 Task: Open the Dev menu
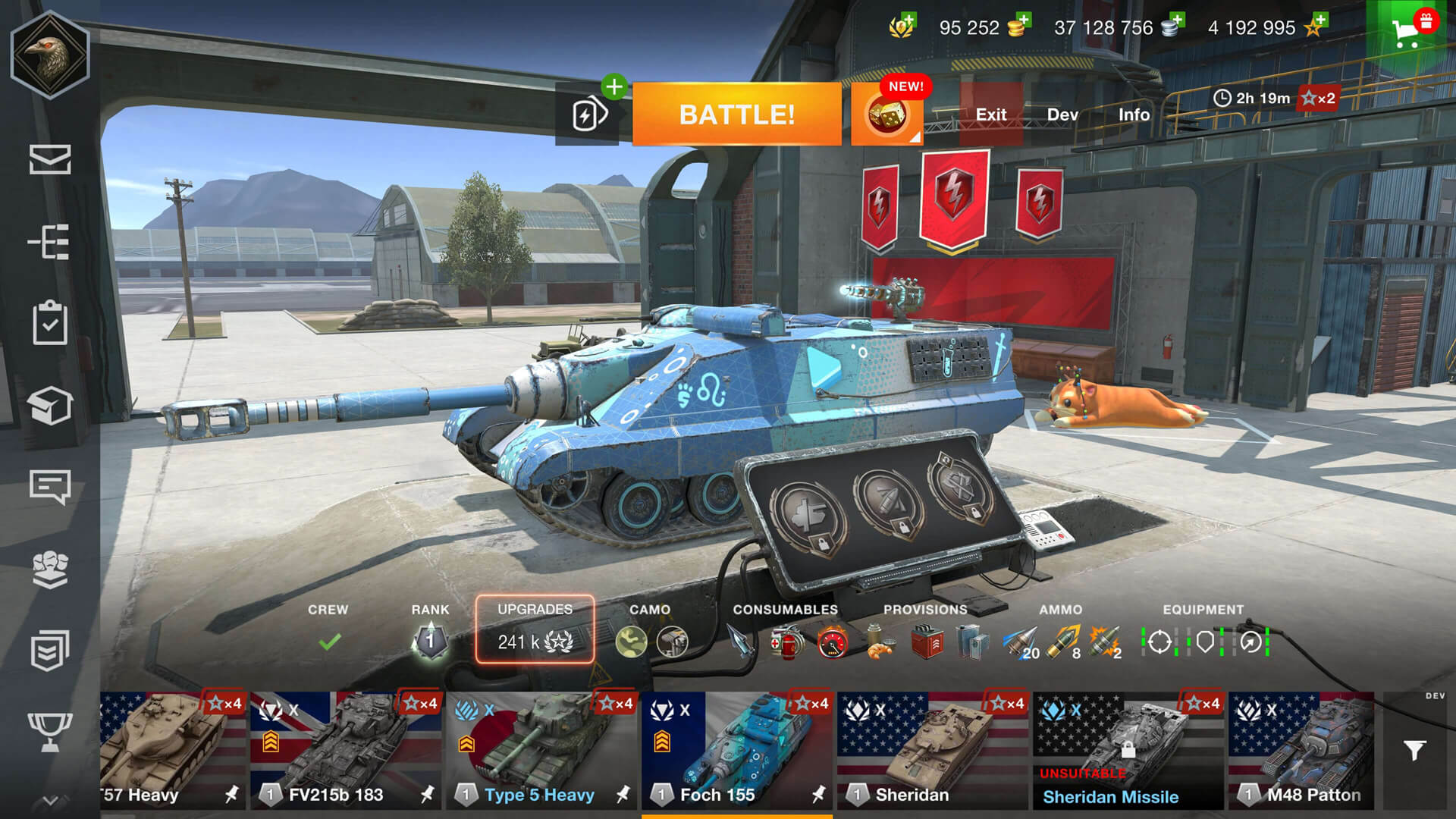pos(1062,115)
